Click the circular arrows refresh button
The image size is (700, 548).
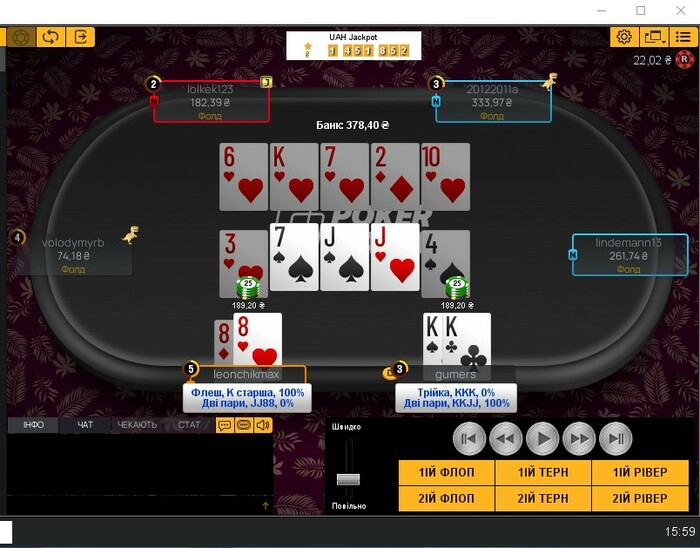(50, 37)
